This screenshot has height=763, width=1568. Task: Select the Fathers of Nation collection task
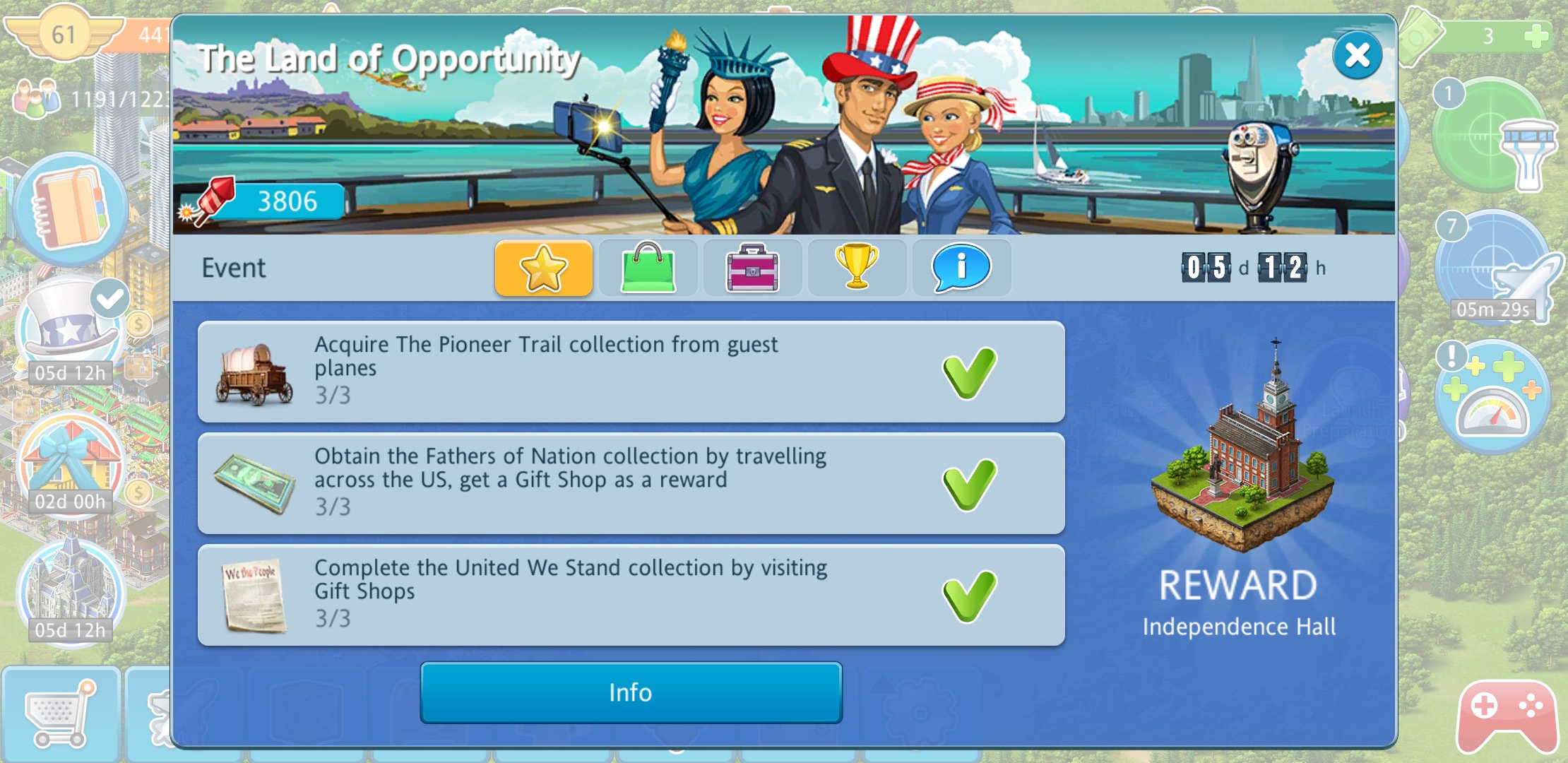click(x=631, y=483)
